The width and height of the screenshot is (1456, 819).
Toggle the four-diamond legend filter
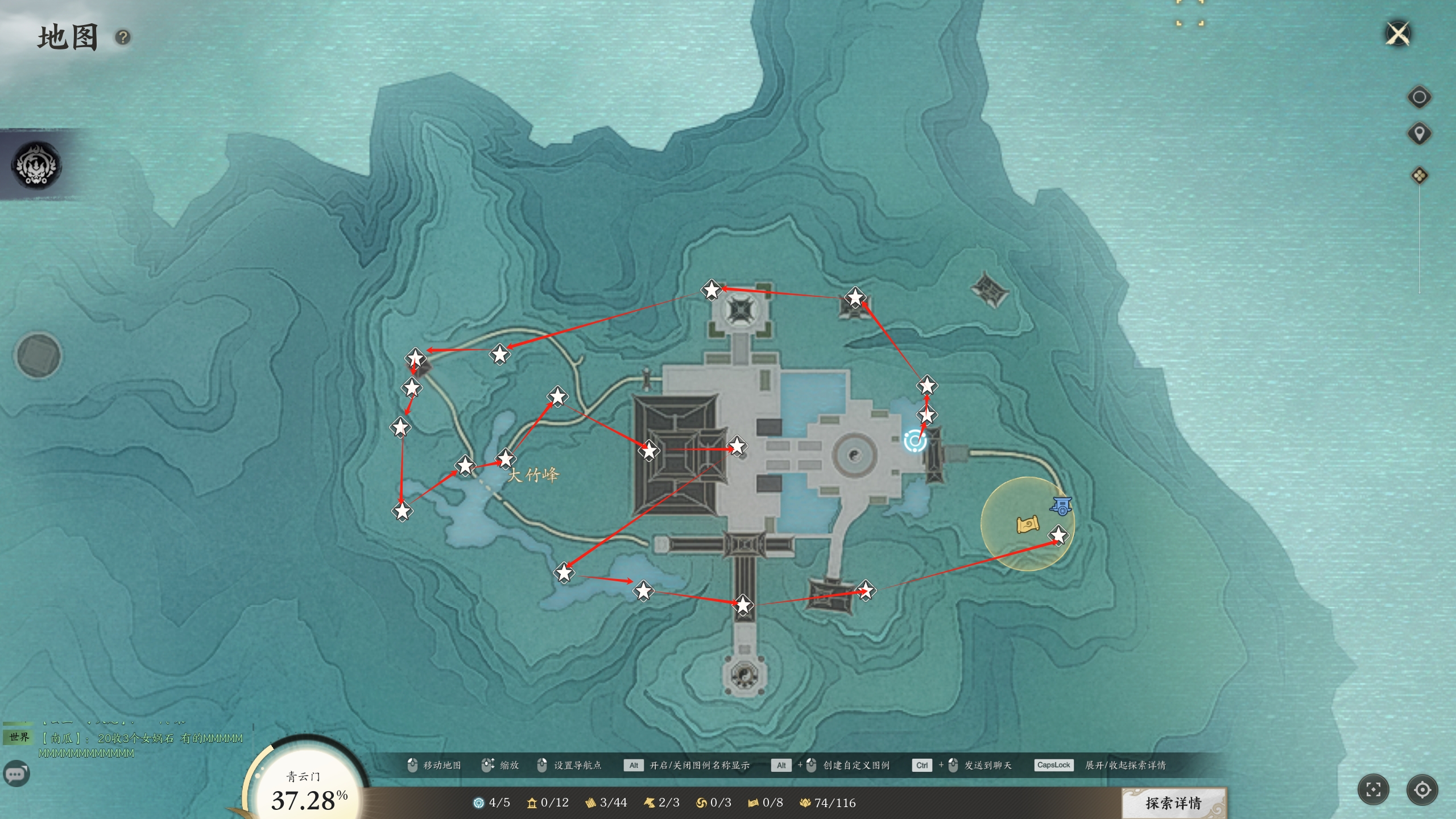(x=1419, y=176)
